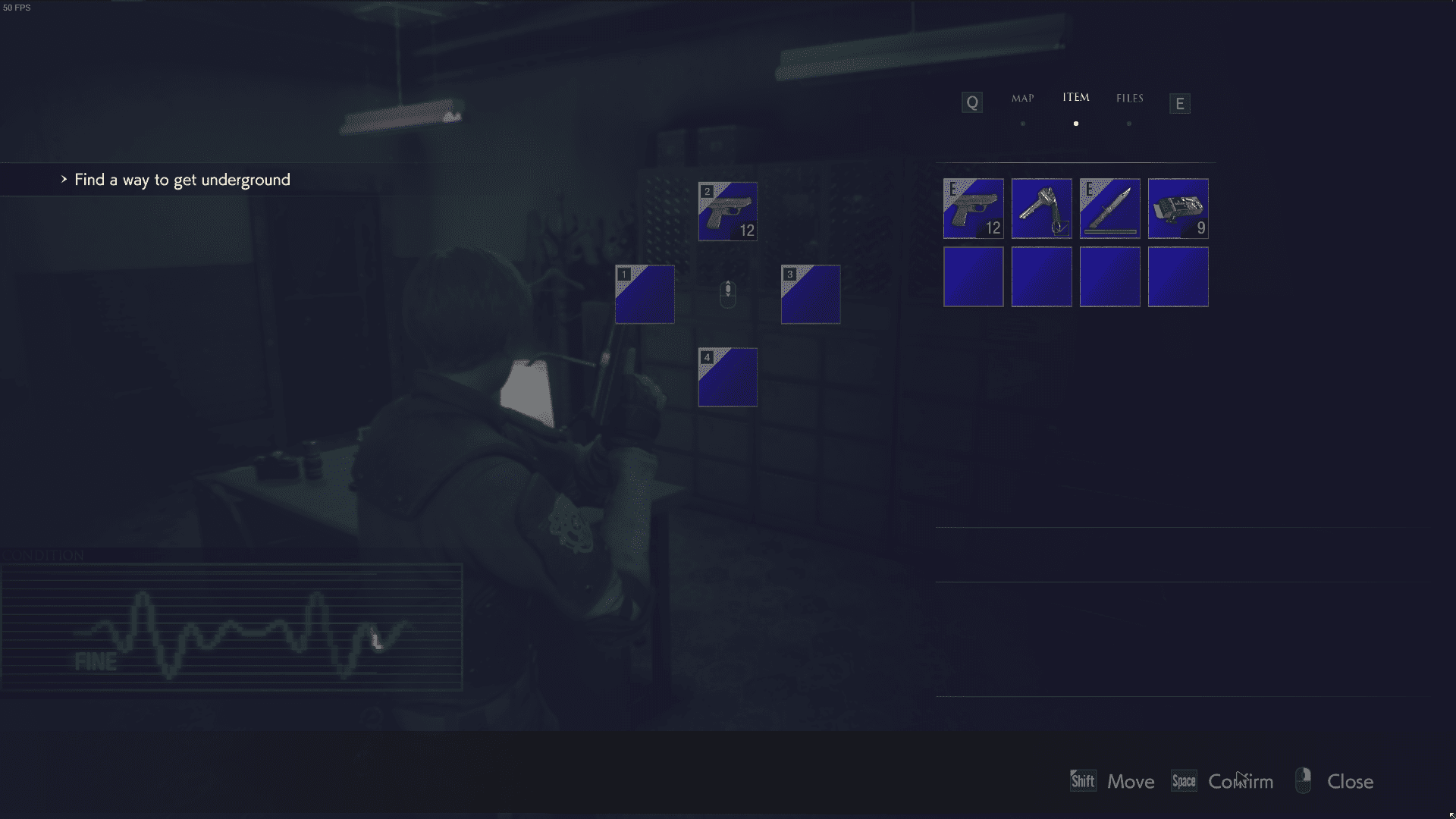Click the Space key icon beside Confirm
1456x819 pixels.
tap(1184, 780)
